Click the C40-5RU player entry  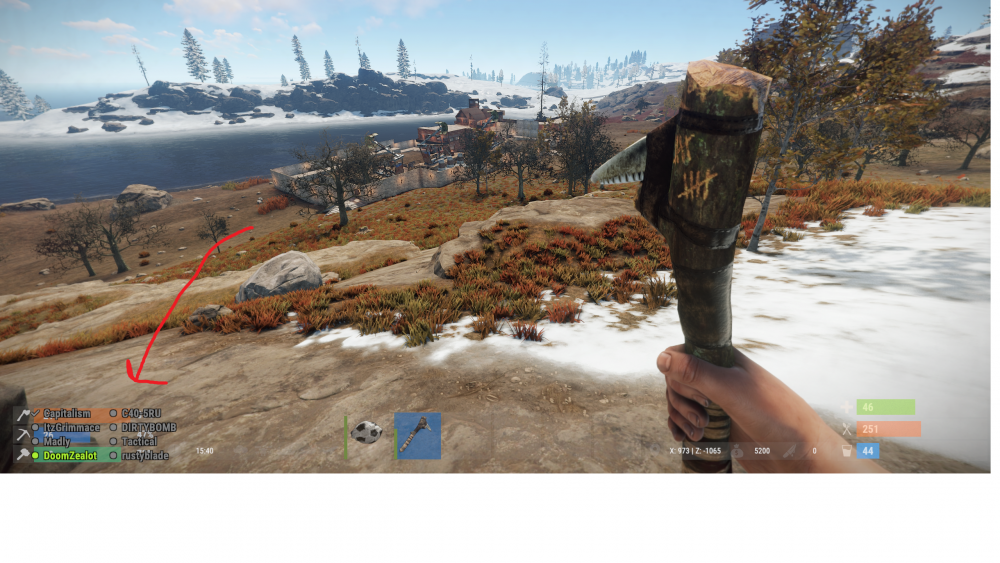point(141,413)
